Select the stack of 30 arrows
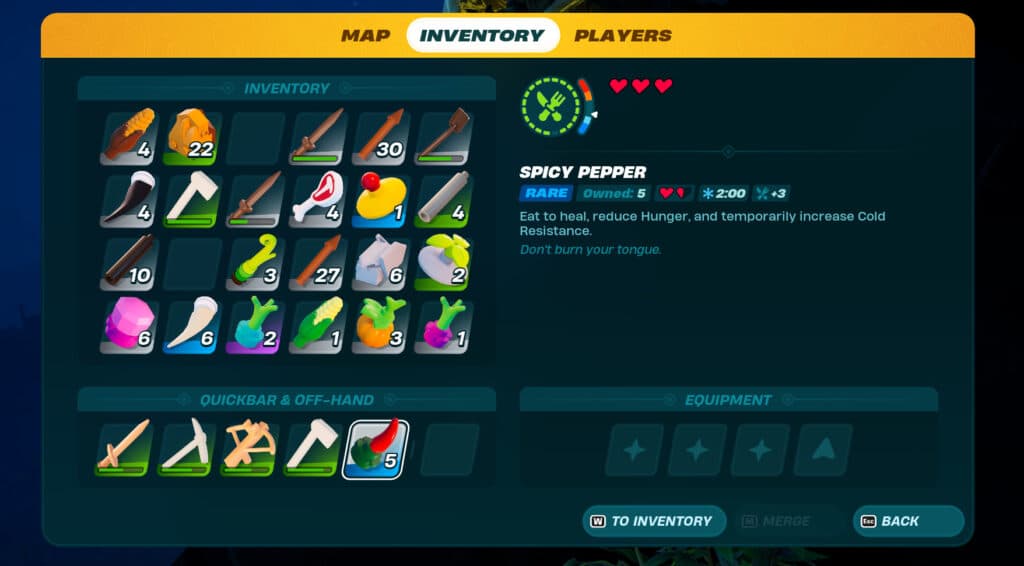The height and width of the screenshot is (566, 1024). 380,137
